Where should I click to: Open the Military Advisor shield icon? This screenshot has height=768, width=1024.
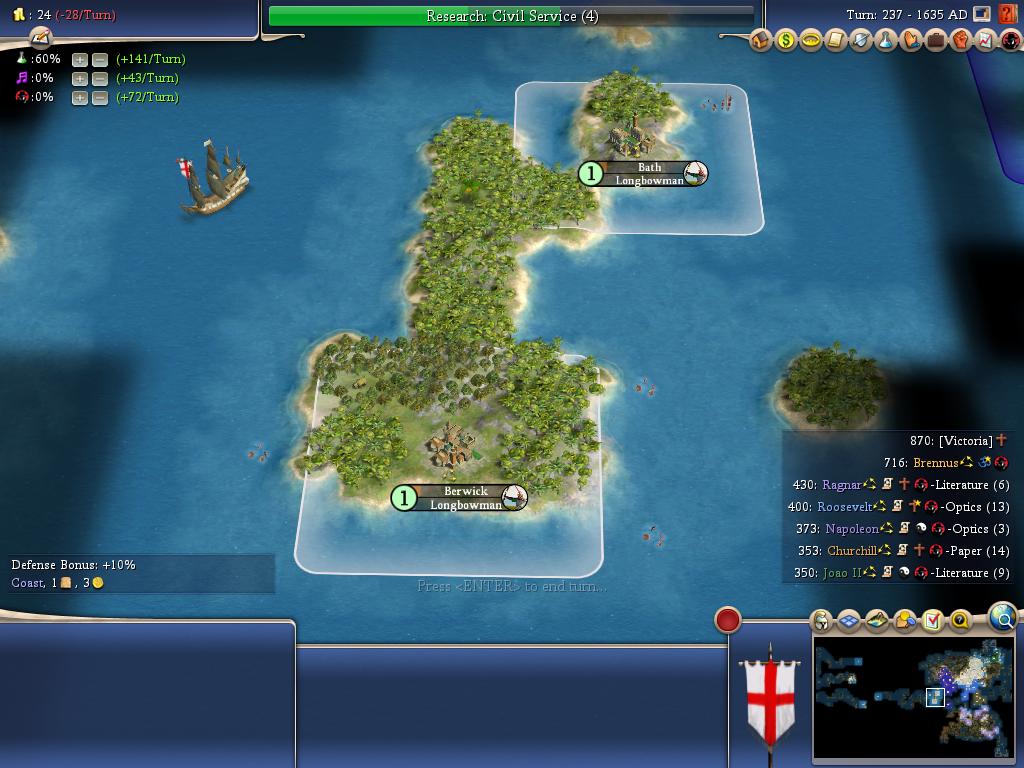[861, 41]
